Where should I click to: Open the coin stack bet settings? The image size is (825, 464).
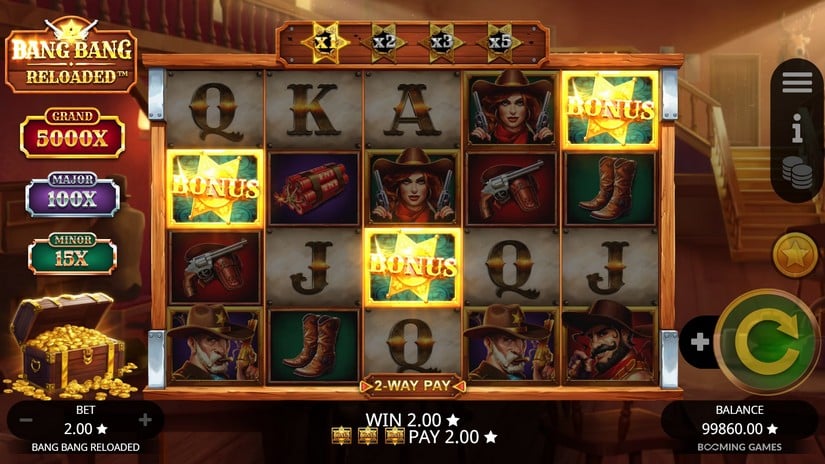pyautogui.click(x=797, y=171)
